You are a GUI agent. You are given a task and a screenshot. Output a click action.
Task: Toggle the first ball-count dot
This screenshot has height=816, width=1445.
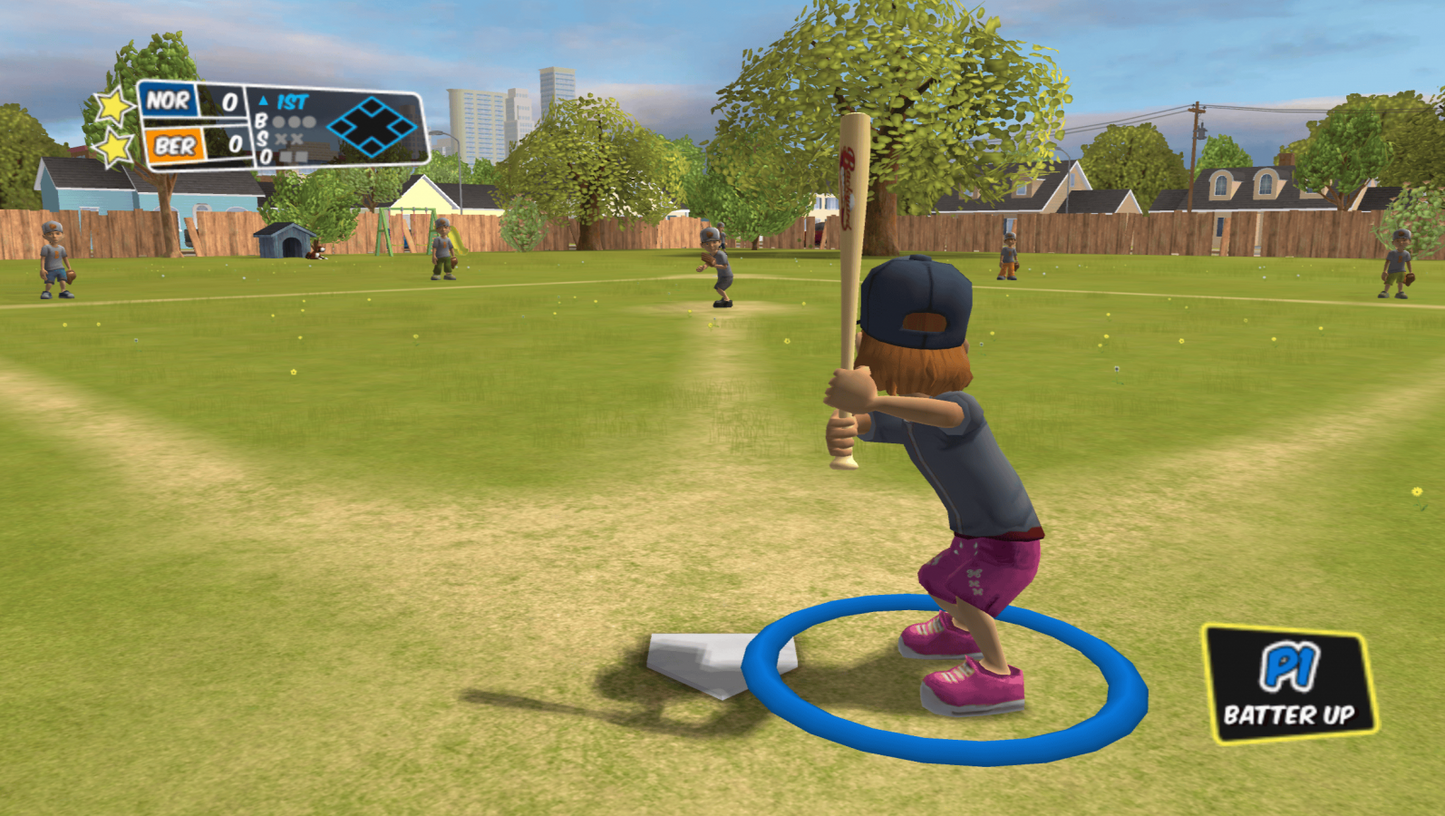(278, 121)
